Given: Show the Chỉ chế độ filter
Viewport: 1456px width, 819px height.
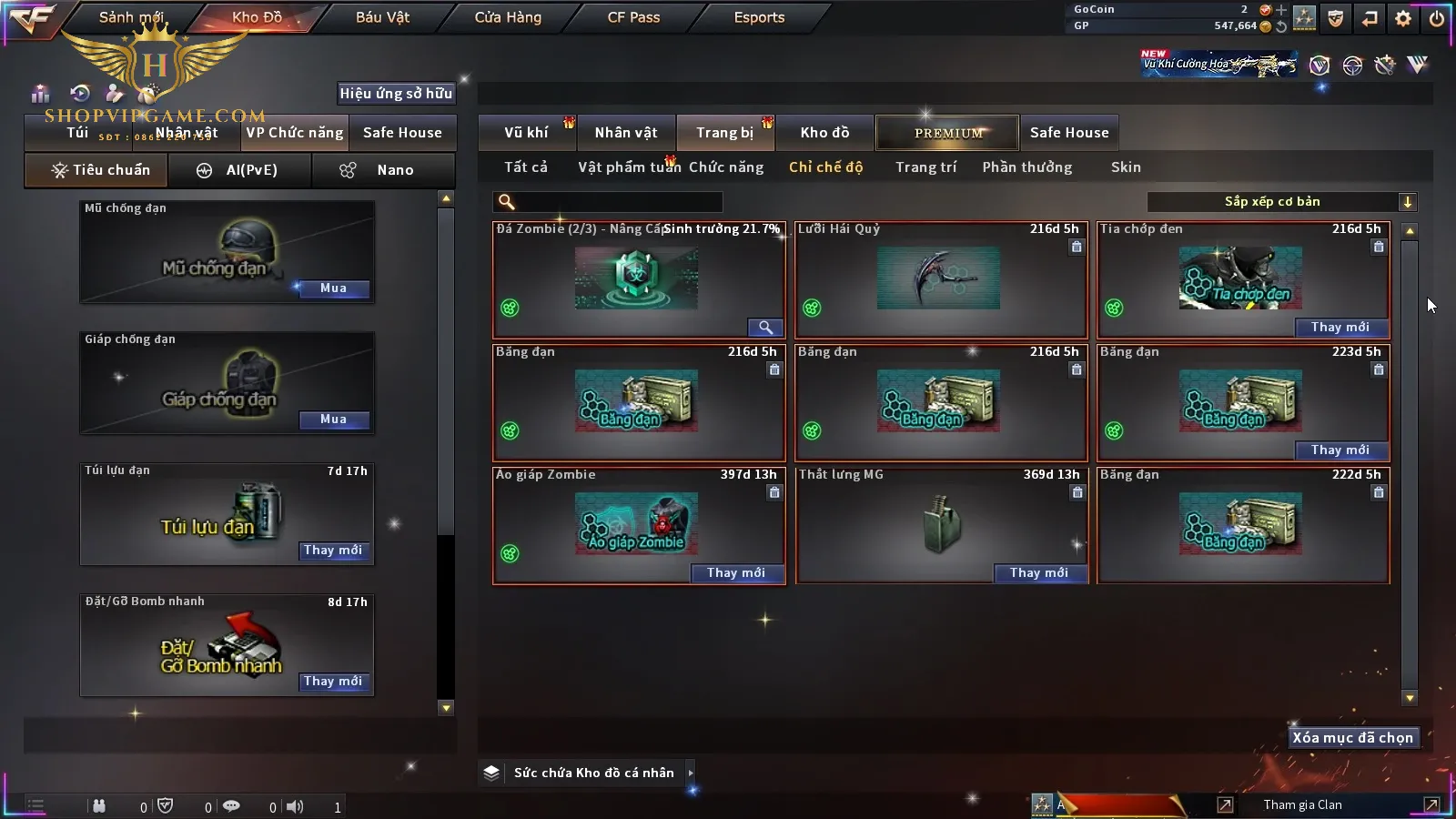Looking at the screenshot, I should point(825,167).
